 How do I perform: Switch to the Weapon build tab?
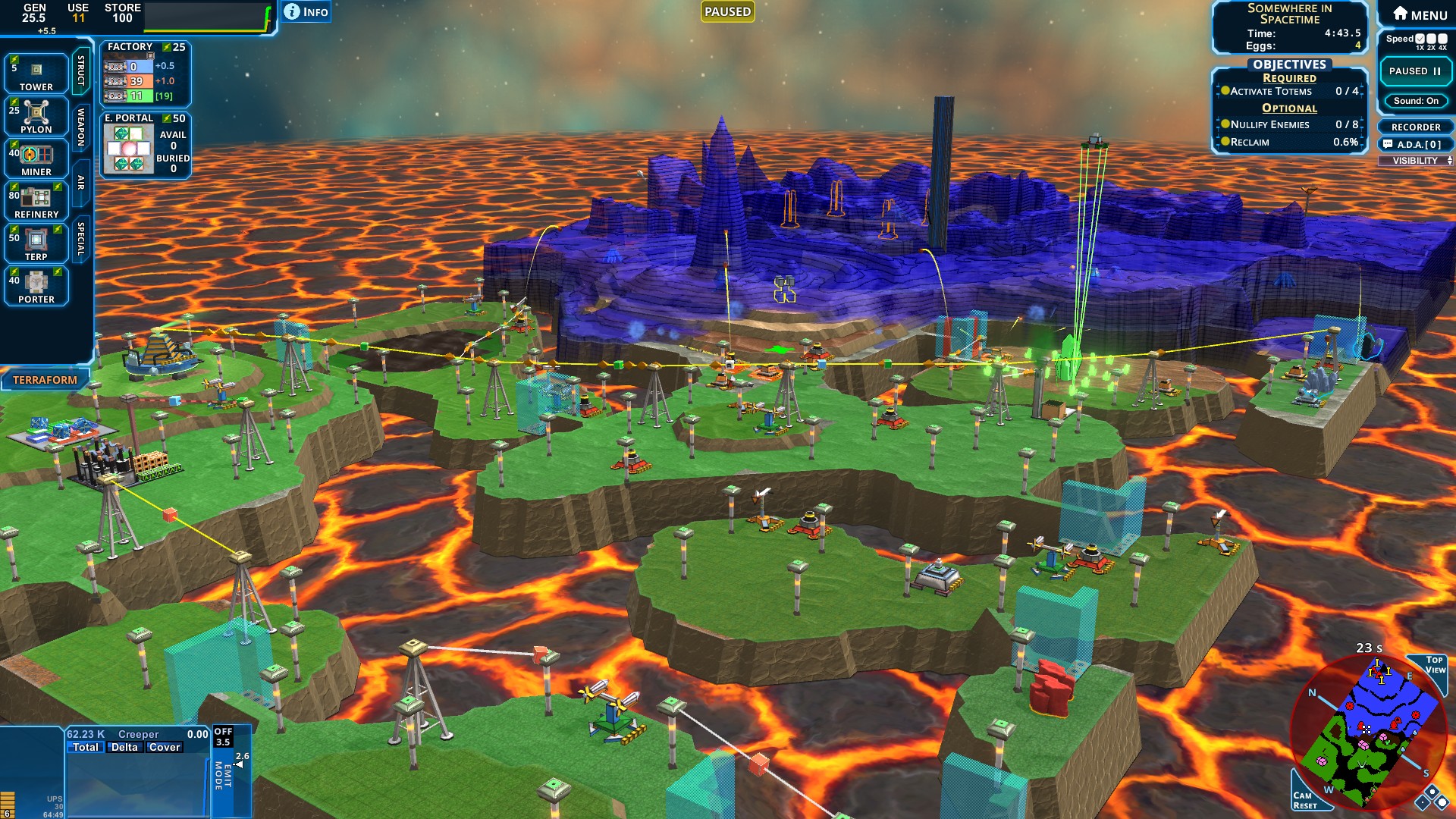tap(81, 127)
